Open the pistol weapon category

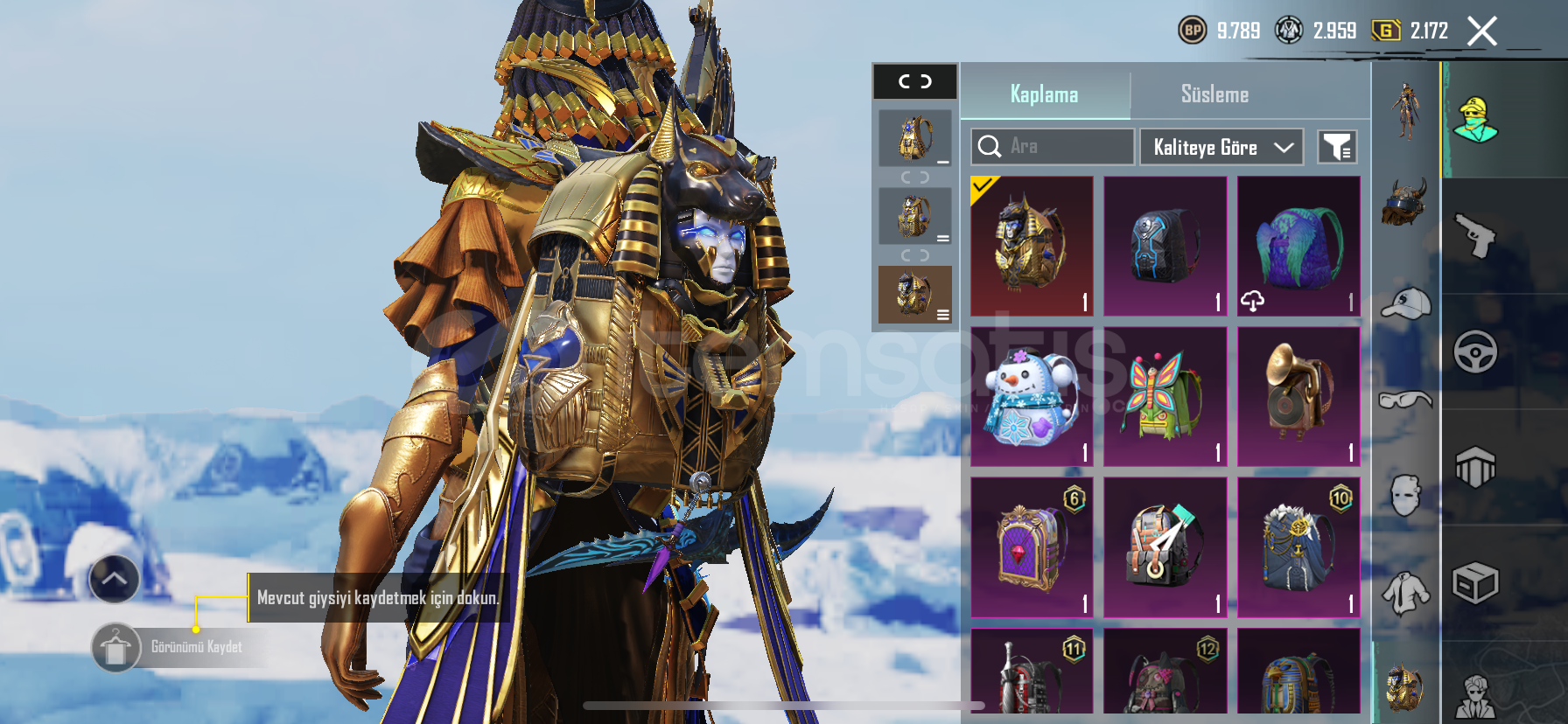(1475, 236)
